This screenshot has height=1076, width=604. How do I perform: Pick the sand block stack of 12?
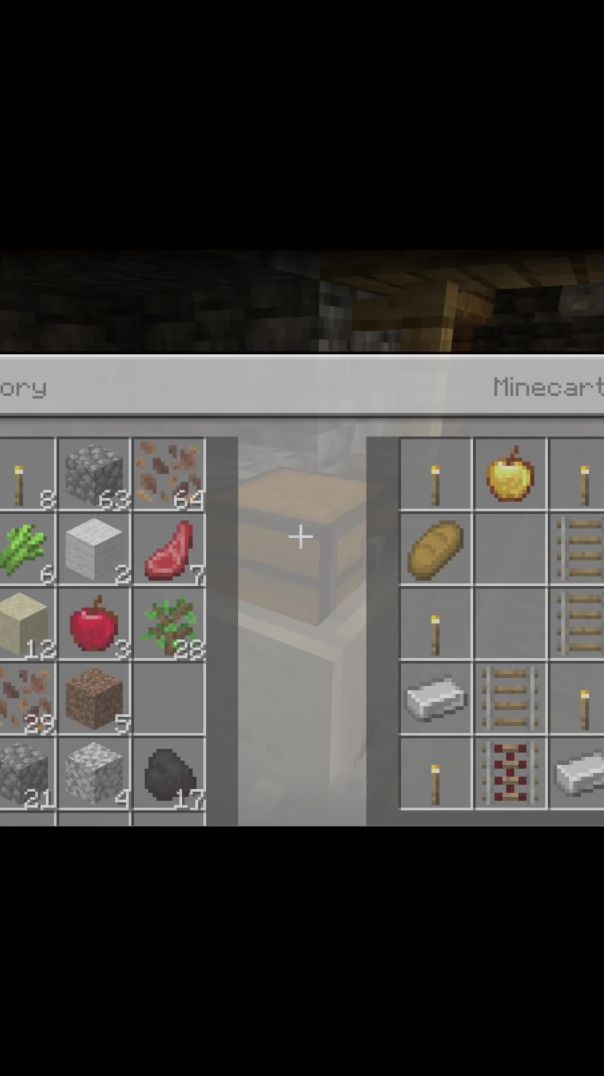click(x=22, y=623)
